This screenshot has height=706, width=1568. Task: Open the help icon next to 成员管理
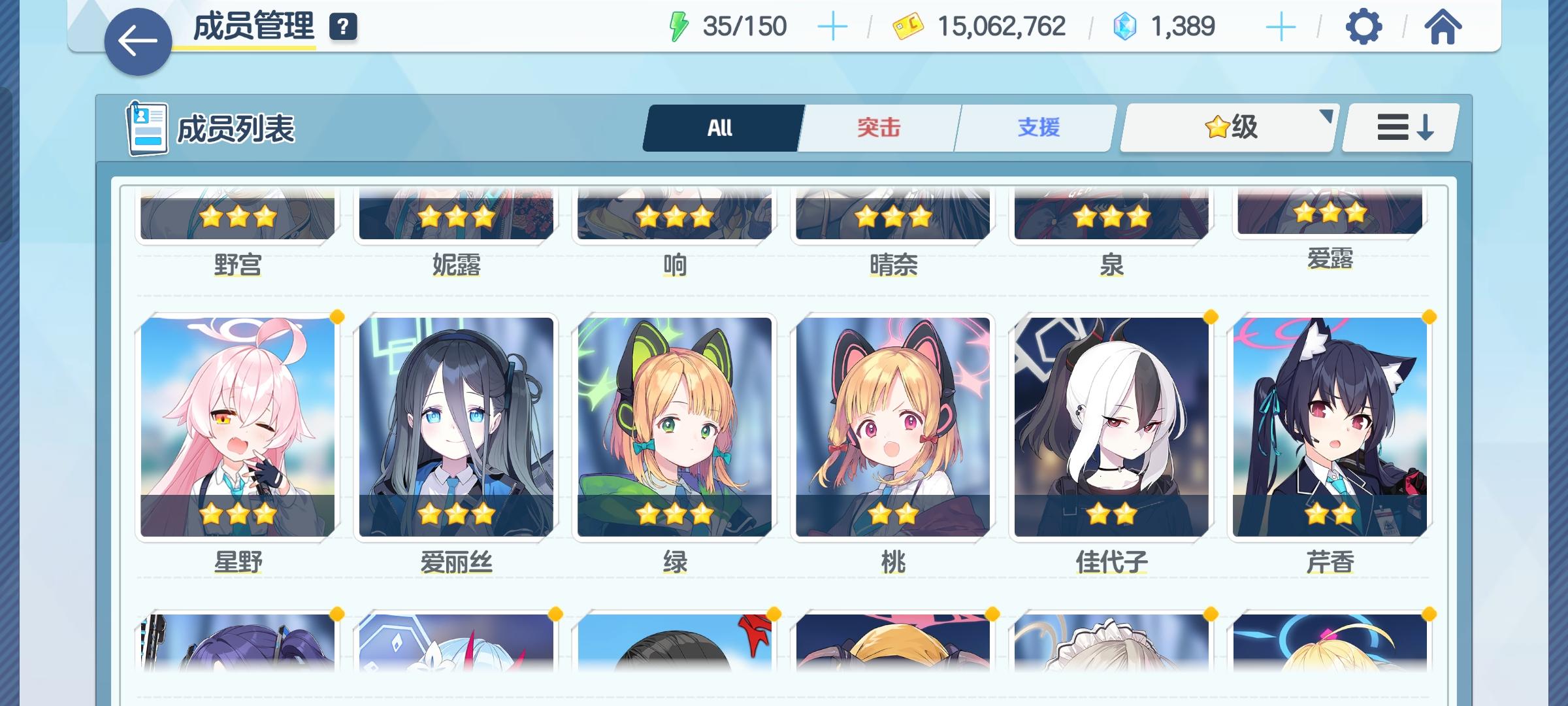tap(342, 27)
